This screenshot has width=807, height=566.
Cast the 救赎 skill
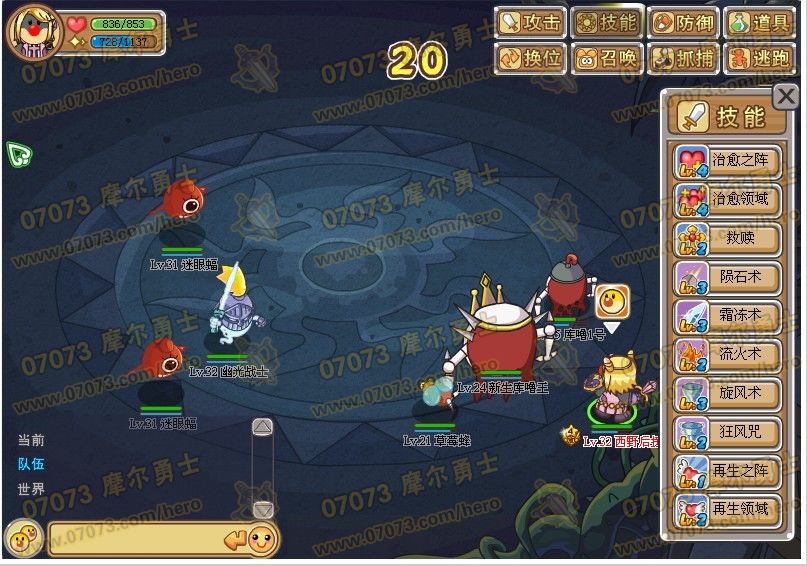728,238
